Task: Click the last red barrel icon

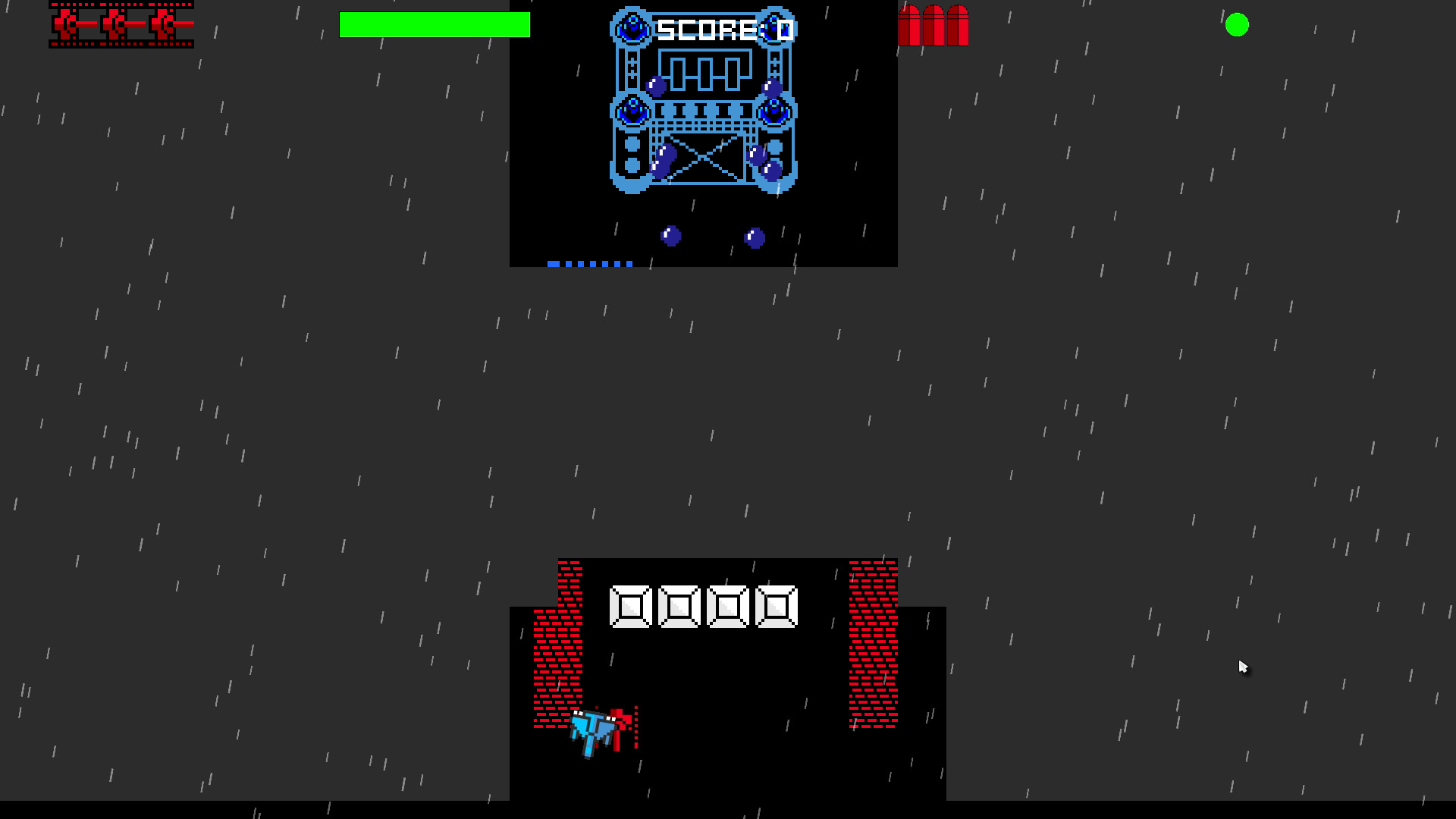Action: tap(959, 27)
